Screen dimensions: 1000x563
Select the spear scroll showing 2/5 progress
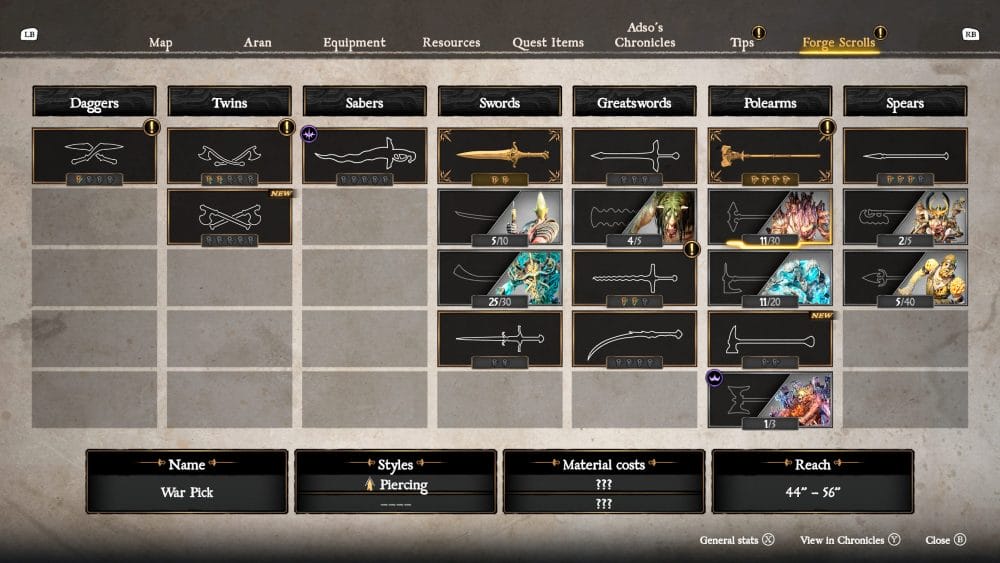[905, 217]
